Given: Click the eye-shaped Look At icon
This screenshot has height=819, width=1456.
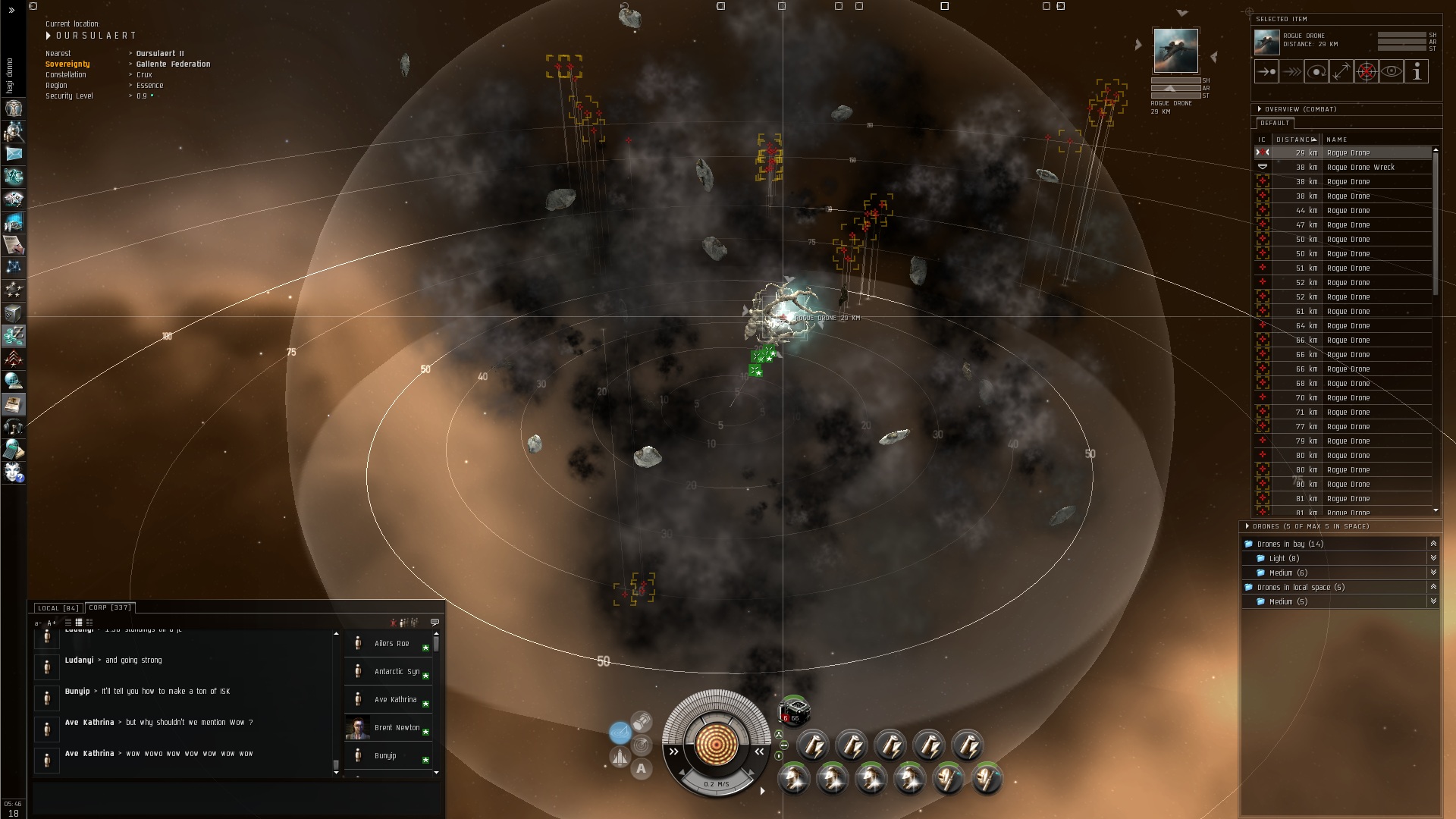Looking at the screenshot, I should [x=1392, y=72].
